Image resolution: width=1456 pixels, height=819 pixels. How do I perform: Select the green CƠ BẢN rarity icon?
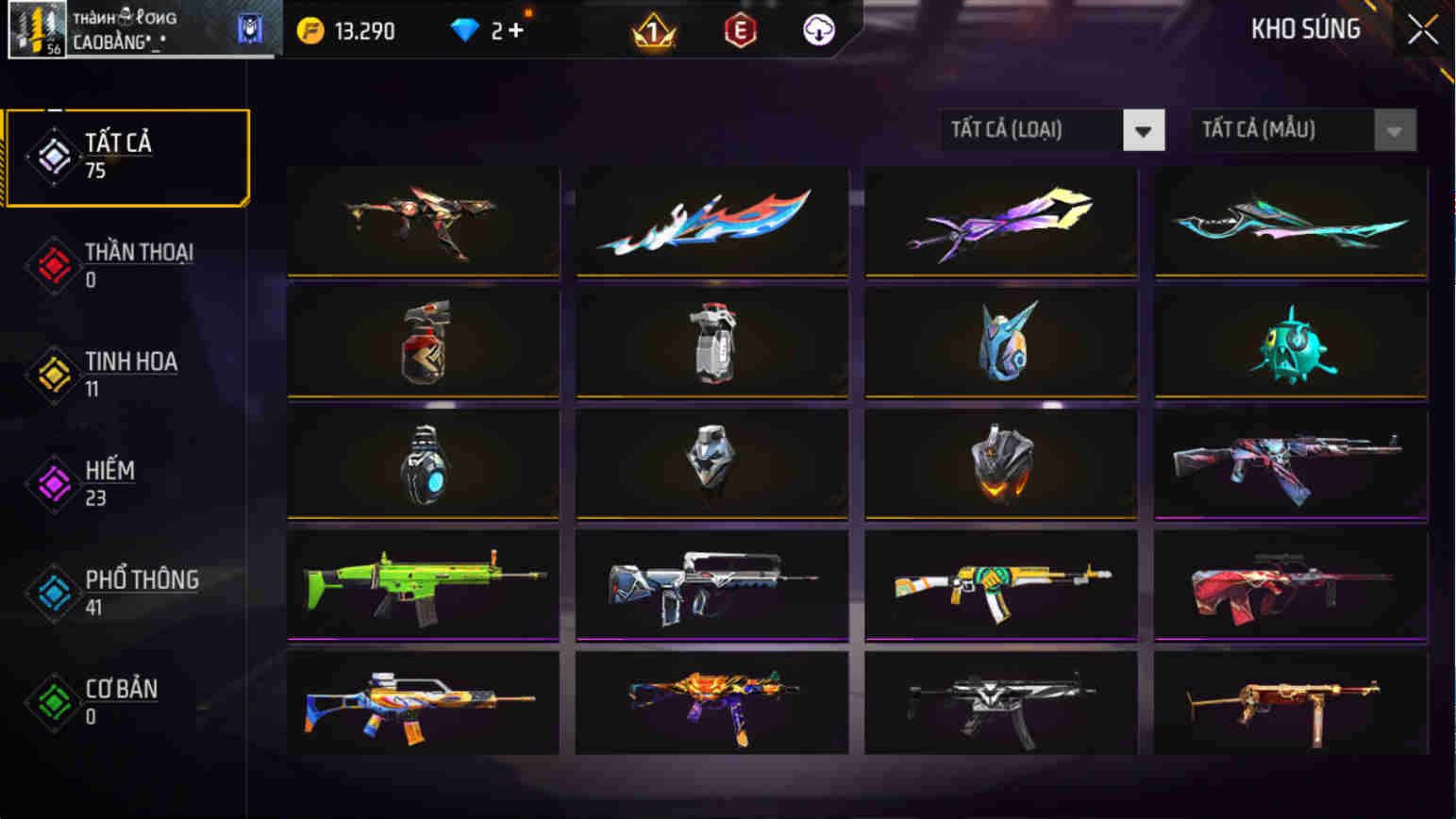tap(54, 702)
